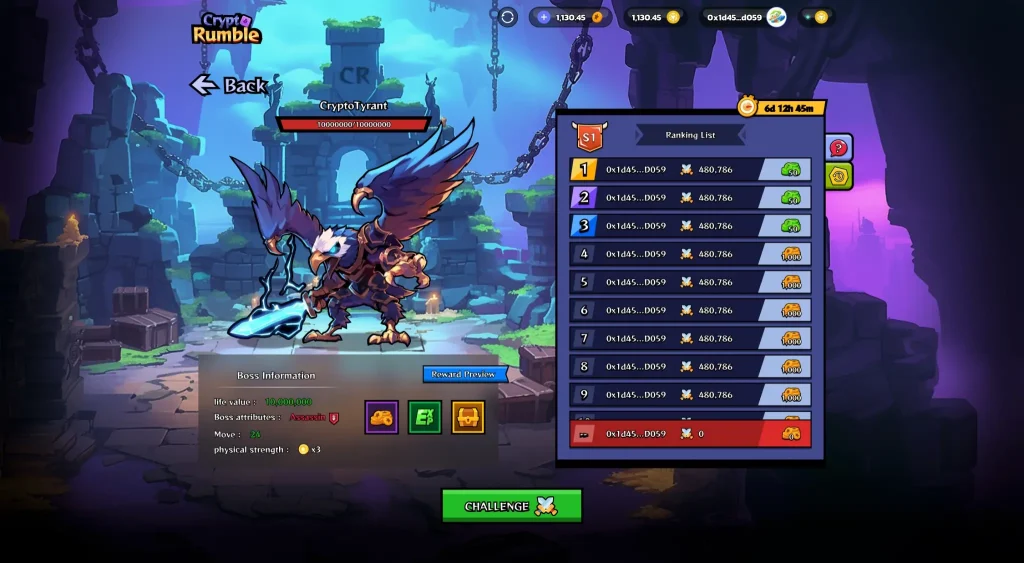1024x563 pixels.
Task: Select the rank 2 ranking row
Action: coord(690,198)
